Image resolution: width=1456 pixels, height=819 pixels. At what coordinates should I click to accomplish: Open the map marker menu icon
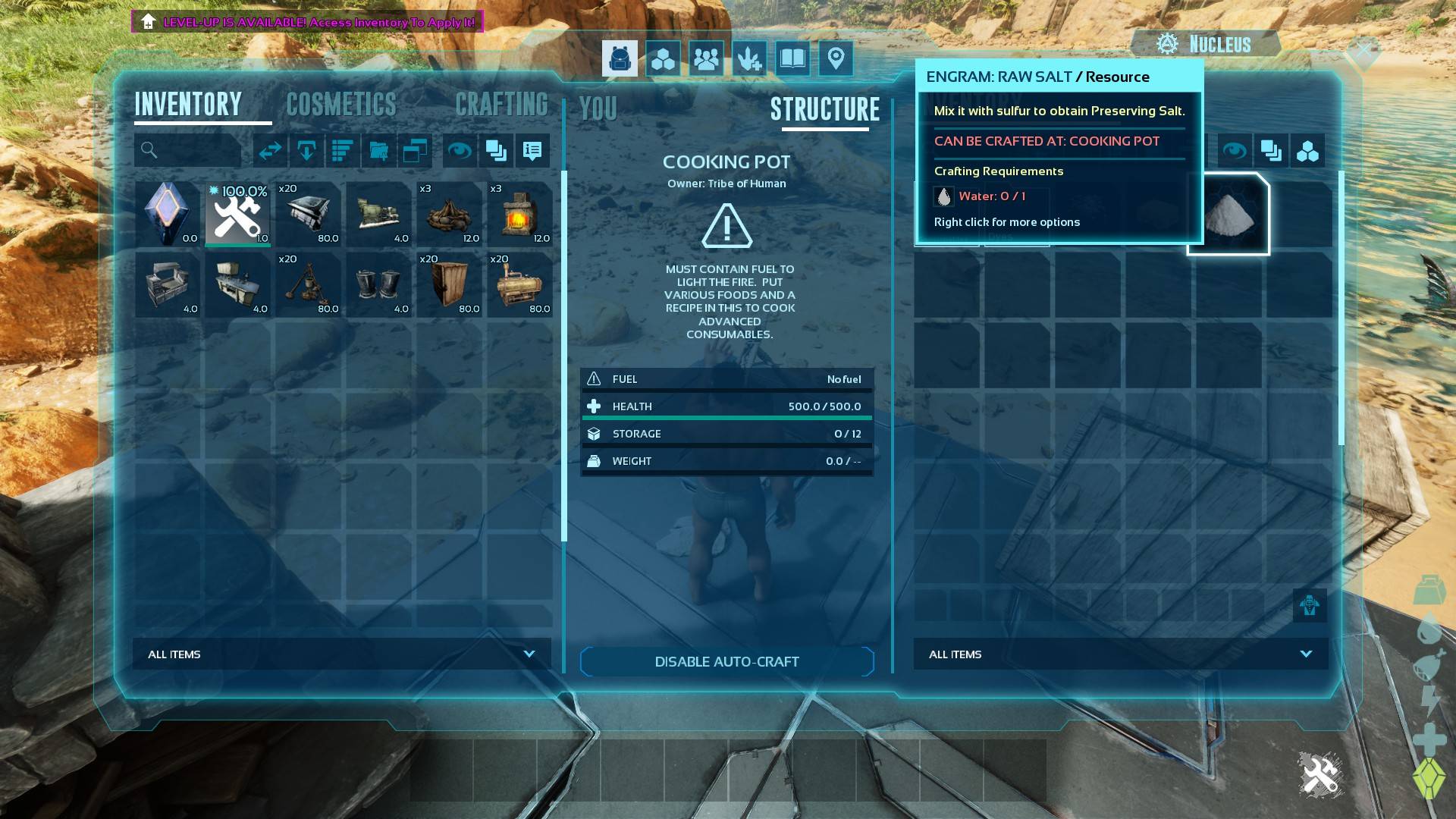coord(836,59)
